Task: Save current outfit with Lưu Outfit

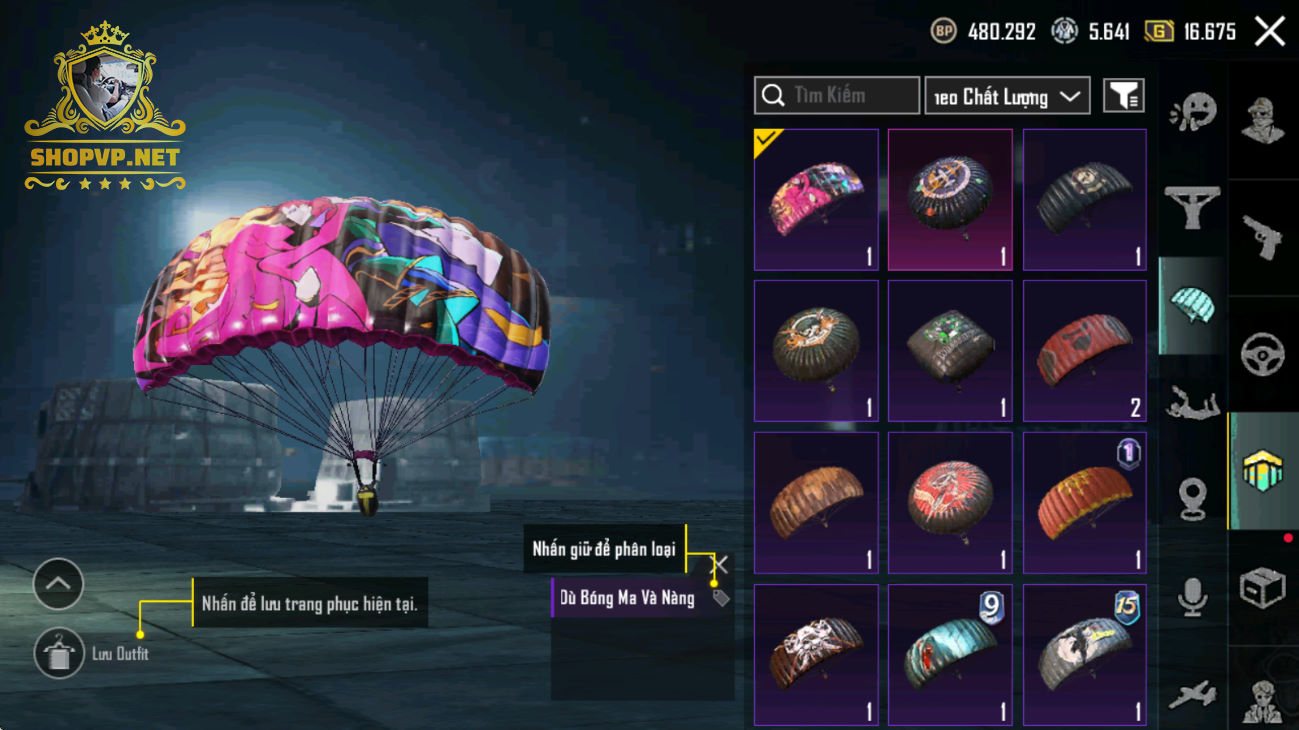Action: pos(58,654)
